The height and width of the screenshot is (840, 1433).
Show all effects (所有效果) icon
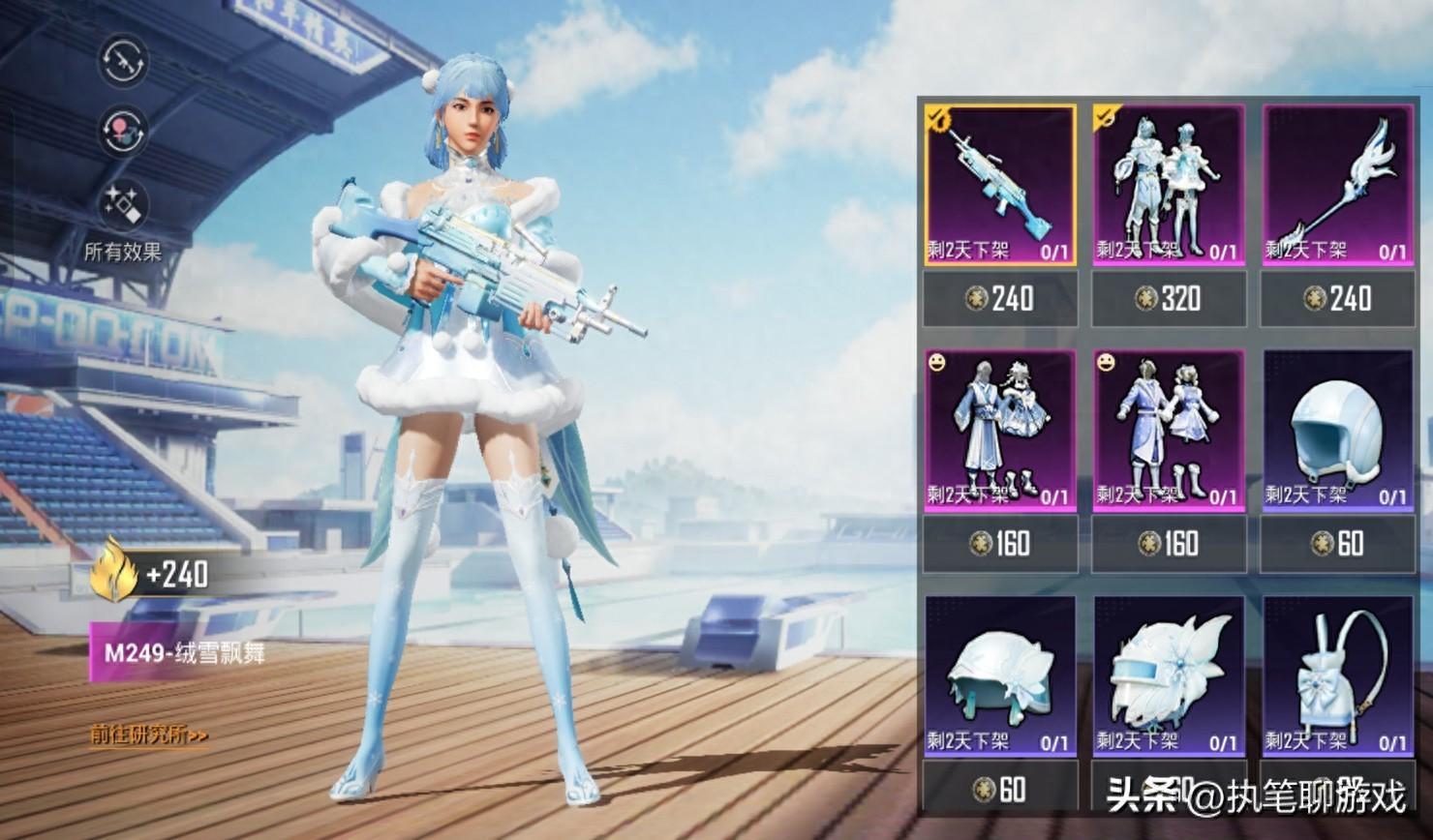123,205
